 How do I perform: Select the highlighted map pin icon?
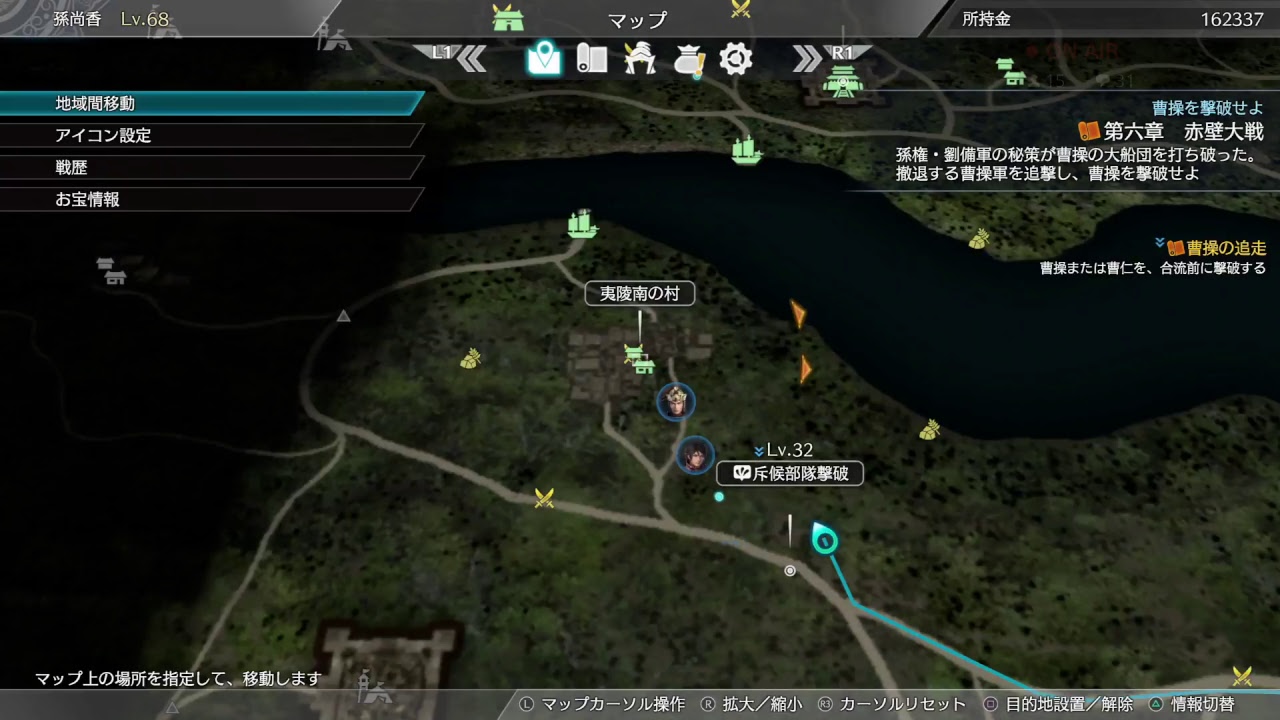coord(541,58)
